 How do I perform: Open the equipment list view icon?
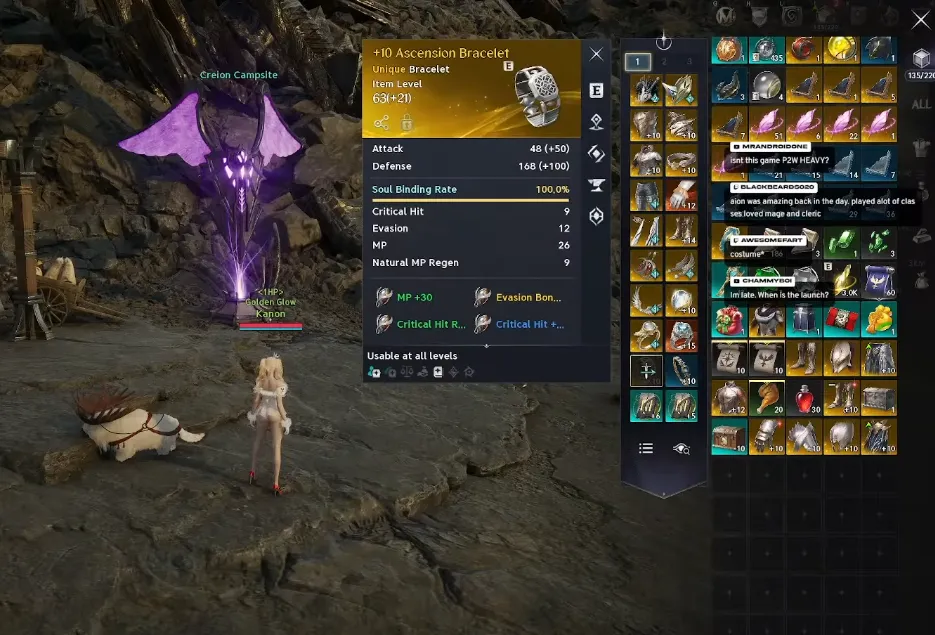[646, 449]
